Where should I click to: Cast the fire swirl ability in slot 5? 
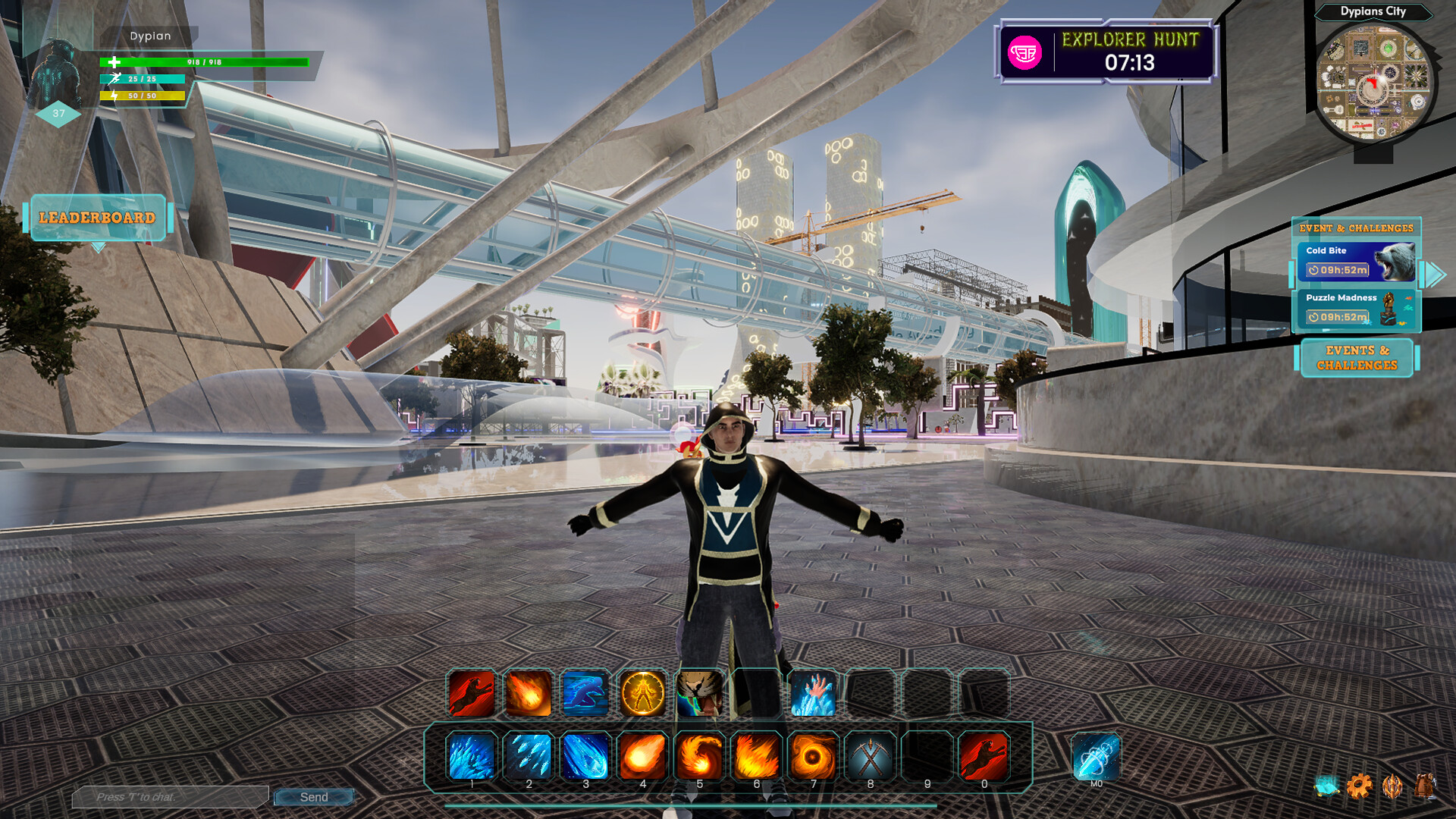(699, 756)
